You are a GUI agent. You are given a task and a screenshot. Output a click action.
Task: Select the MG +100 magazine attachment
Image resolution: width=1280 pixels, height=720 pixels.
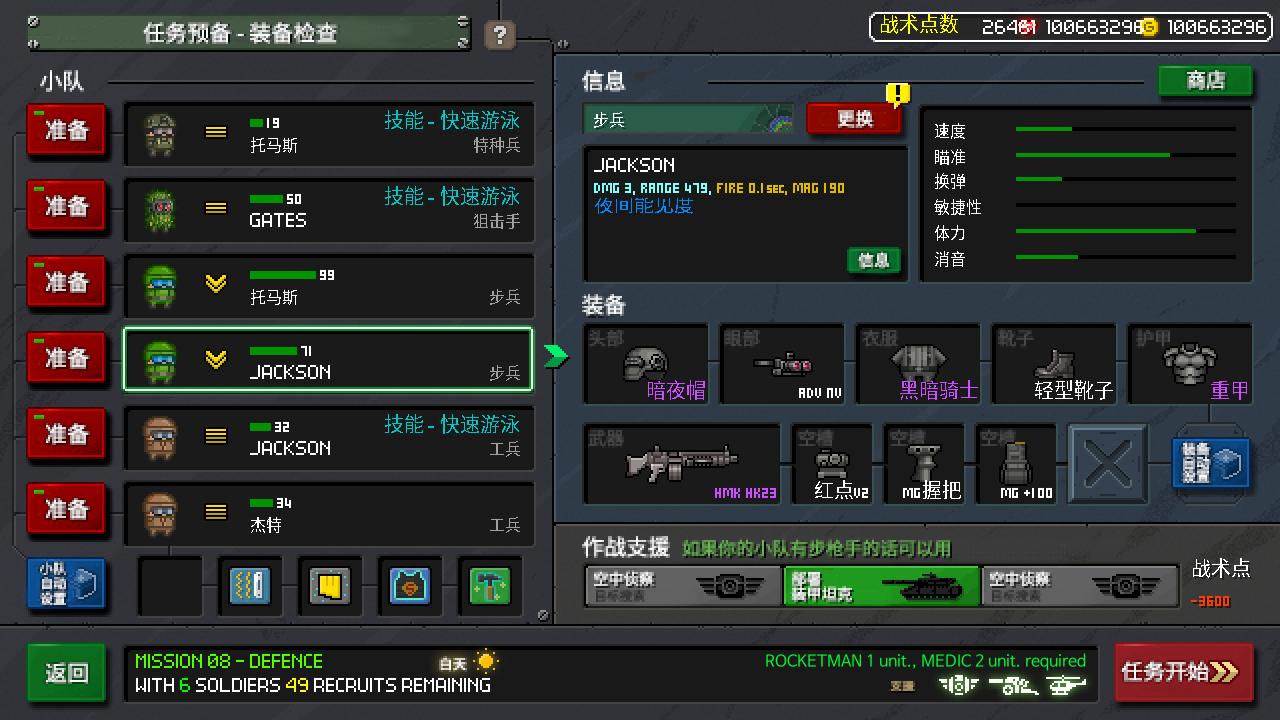point(1016,465)
